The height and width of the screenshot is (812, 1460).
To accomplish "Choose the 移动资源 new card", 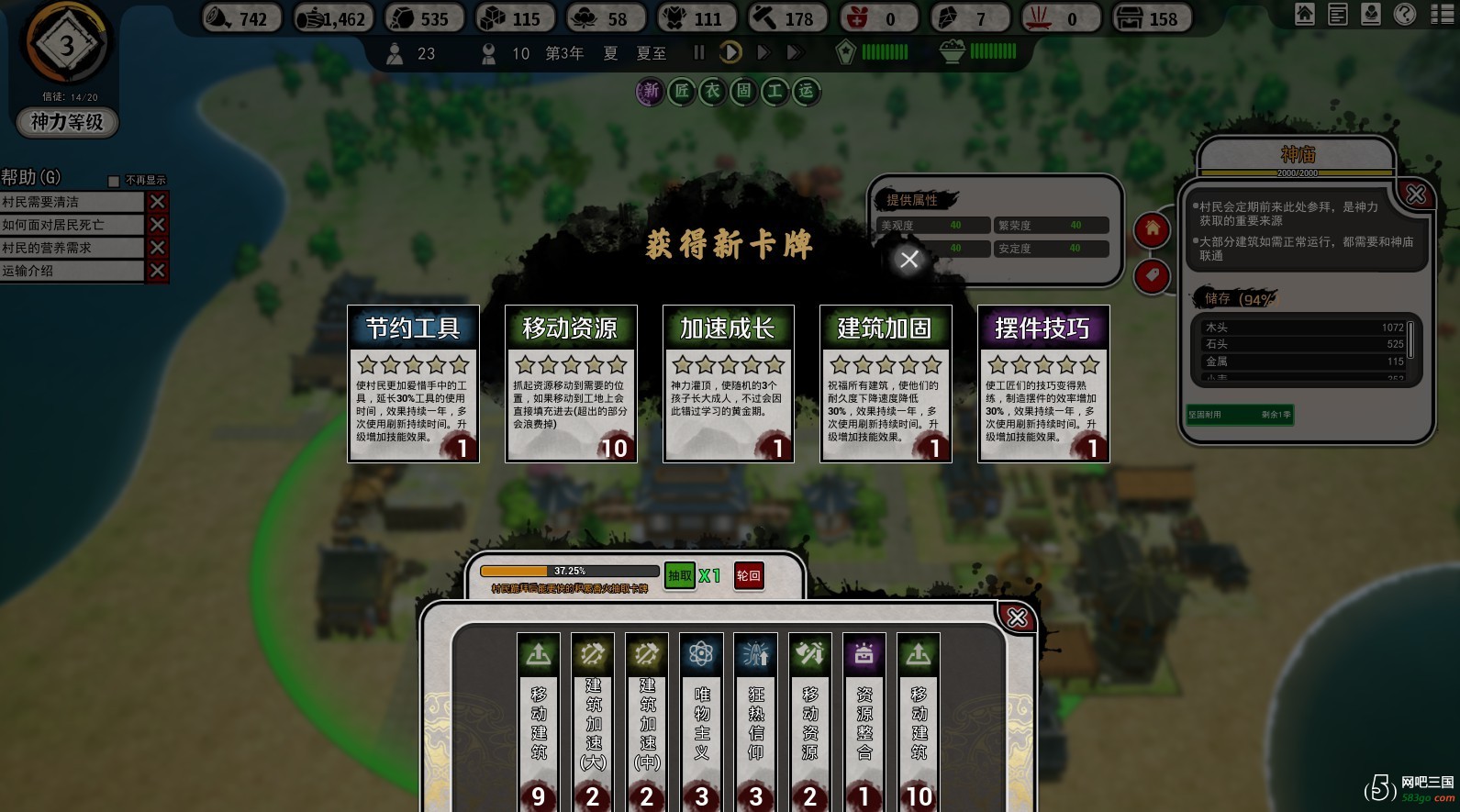I will pos(571,384).
